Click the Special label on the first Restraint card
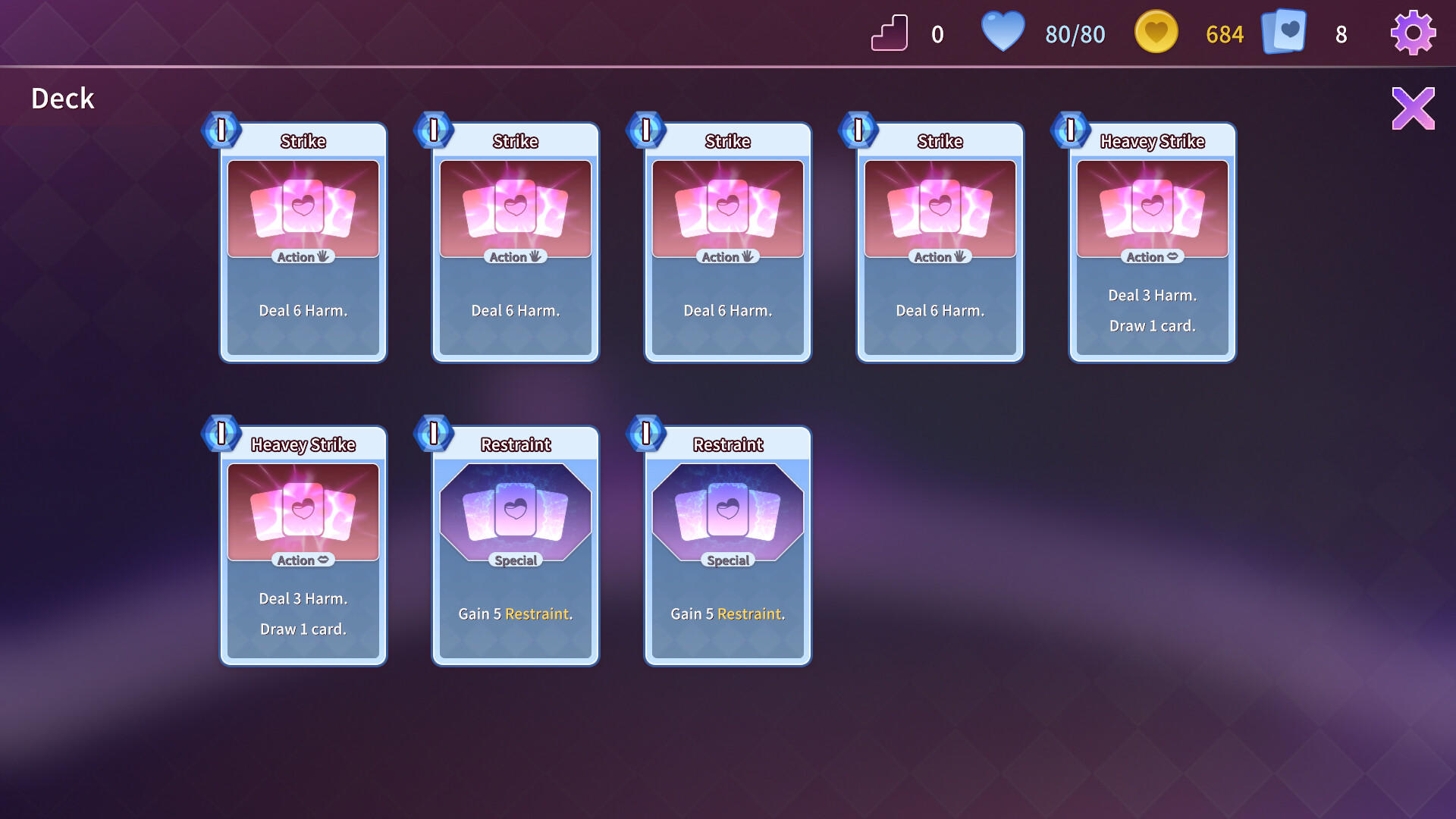This screenshot has width=1456, height=819. pos(514,560)
